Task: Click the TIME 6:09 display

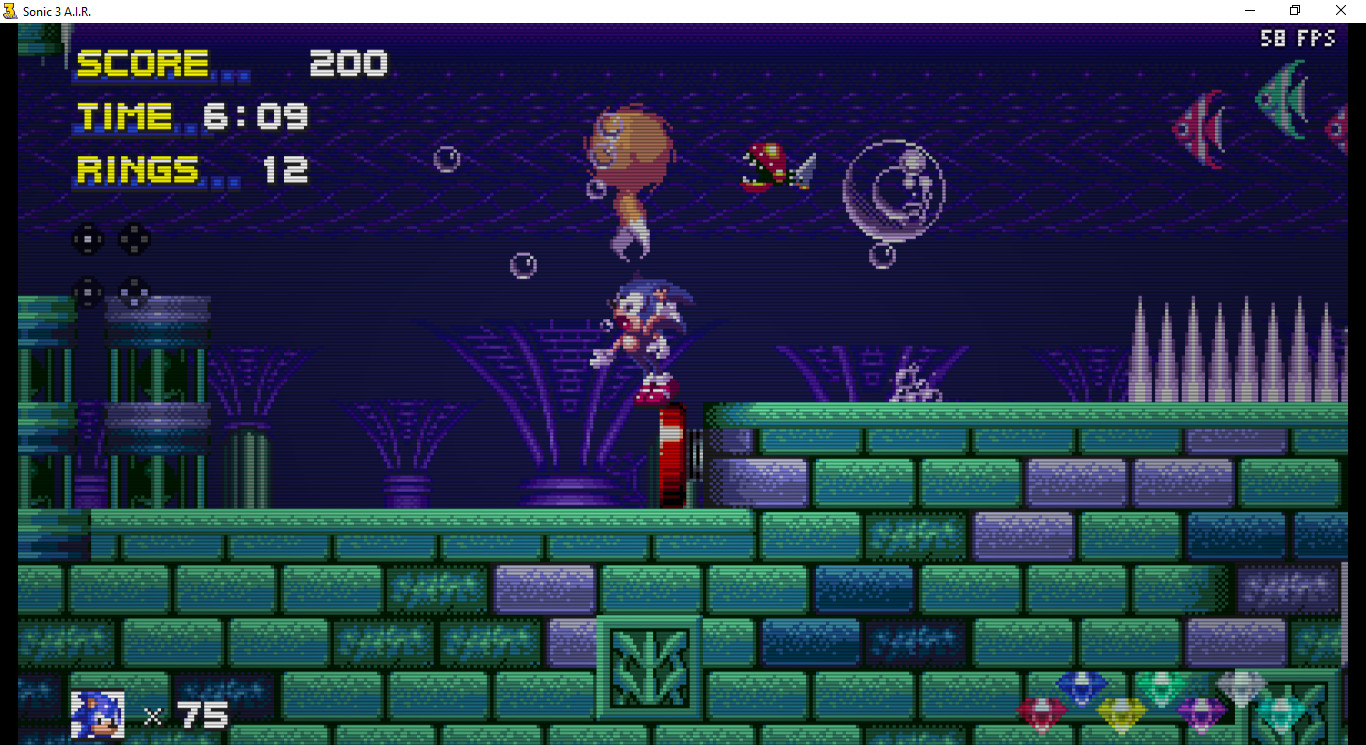Action: coord(190,115)
